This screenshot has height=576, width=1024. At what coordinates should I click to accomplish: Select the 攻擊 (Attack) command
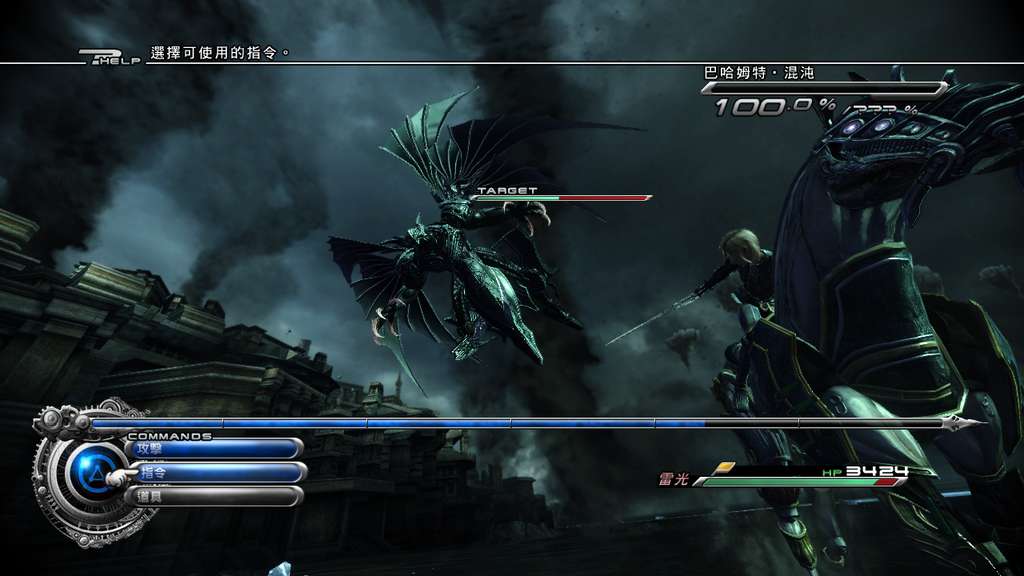(213, 449)
